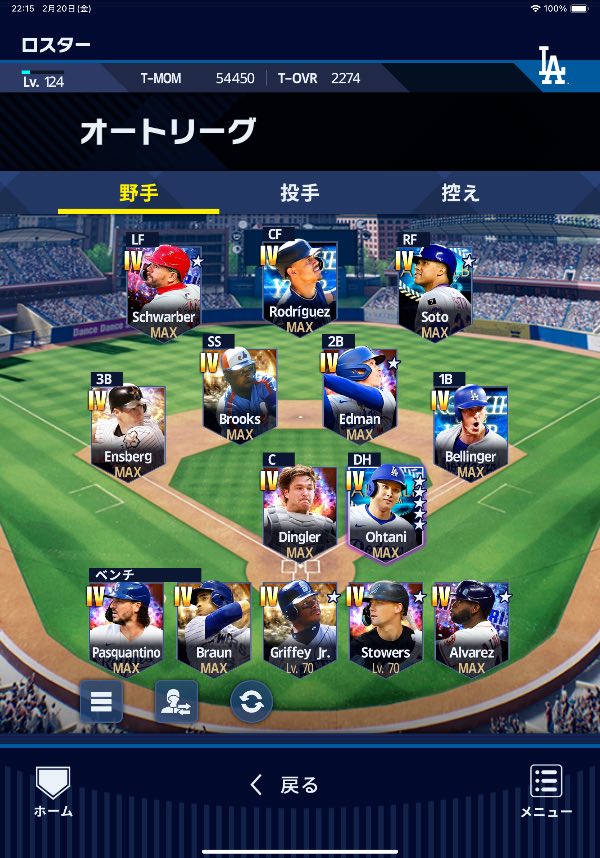
Task: Select the Alvarez bench card
Action: [471, 627]
